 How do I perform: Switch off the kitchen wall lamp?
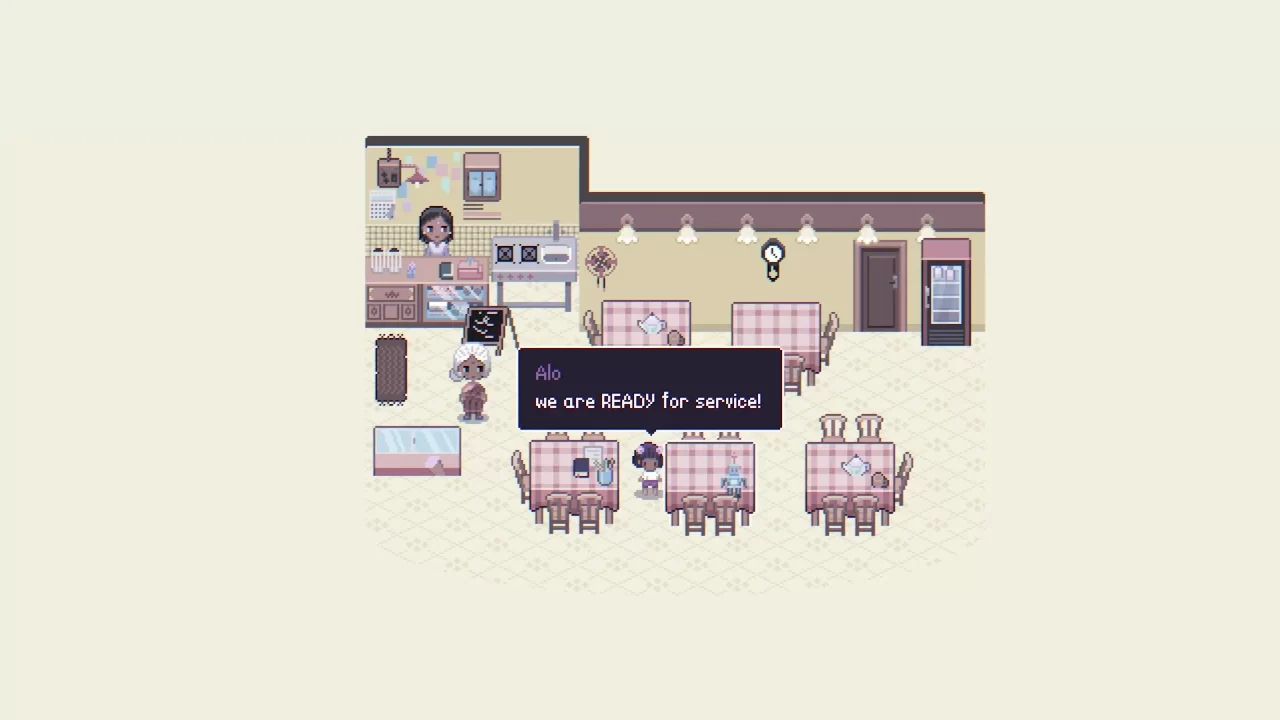click(417, 177)
